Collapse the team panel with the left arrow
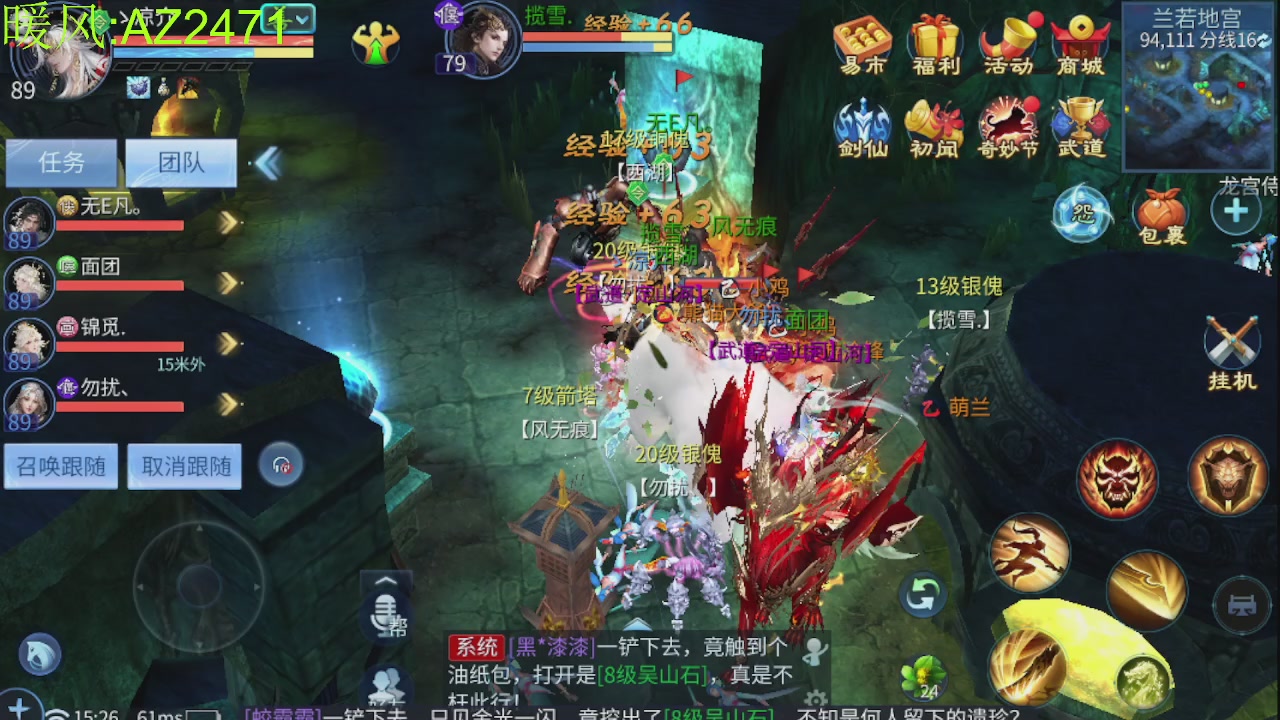The height and width of the screenshot is (720, 1280). 268,163
